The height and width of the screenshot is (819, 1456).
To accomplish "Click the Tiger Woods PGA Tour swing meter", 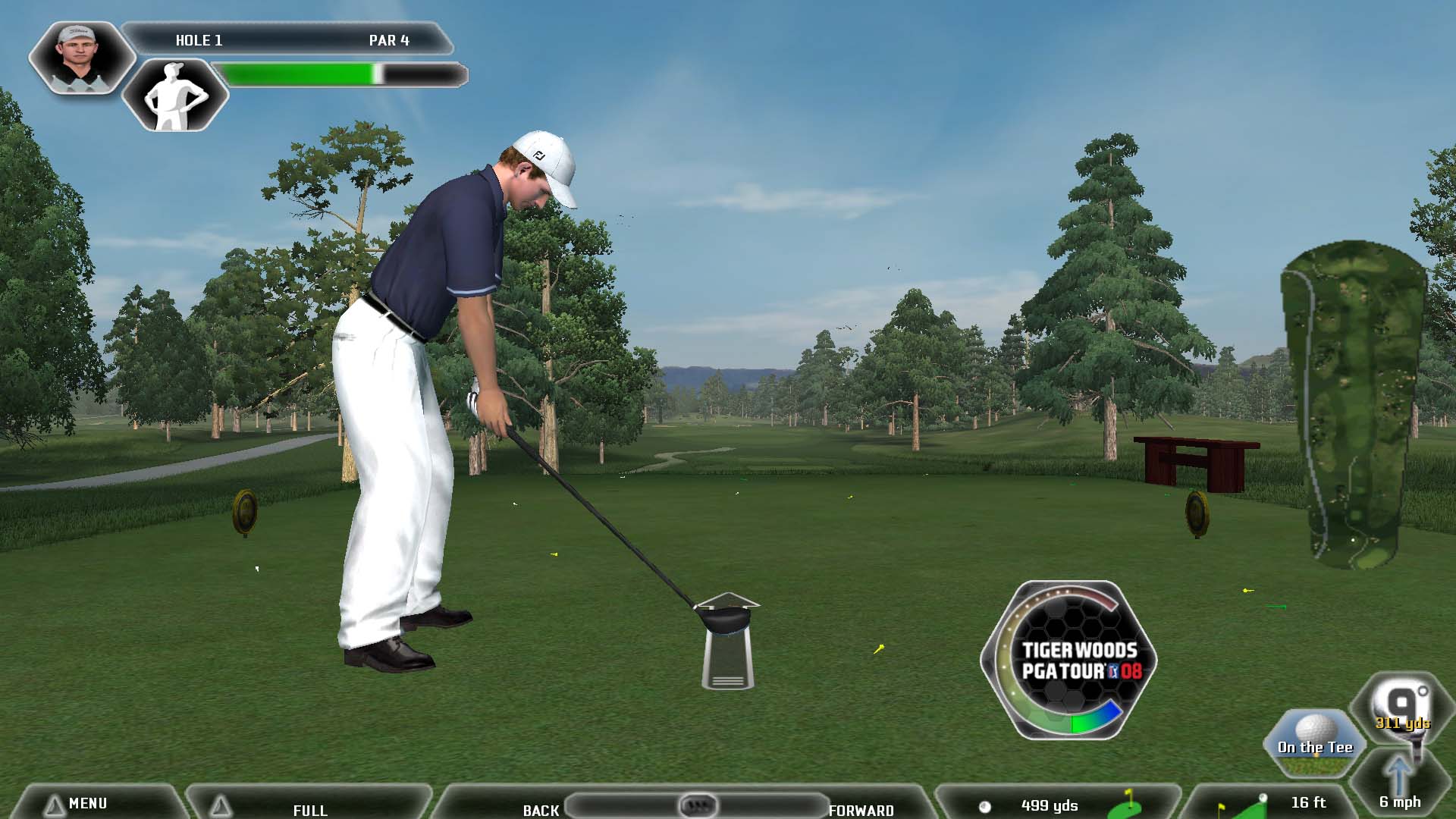I will pyautogui.click(x=1069, y=660).
